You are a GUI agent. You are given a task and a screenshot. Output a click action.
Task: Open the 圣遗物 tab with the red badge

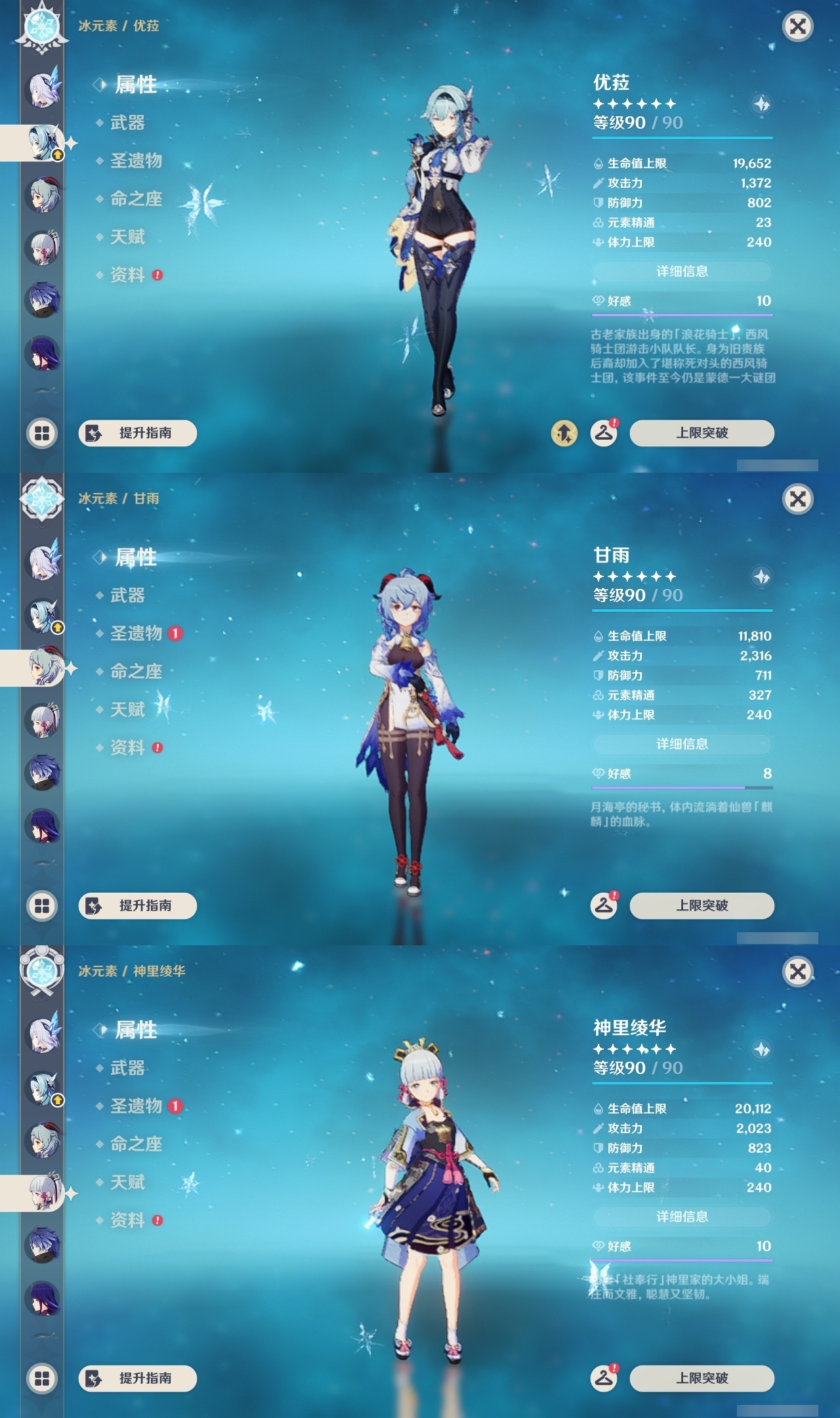click(x=135, y=634)
